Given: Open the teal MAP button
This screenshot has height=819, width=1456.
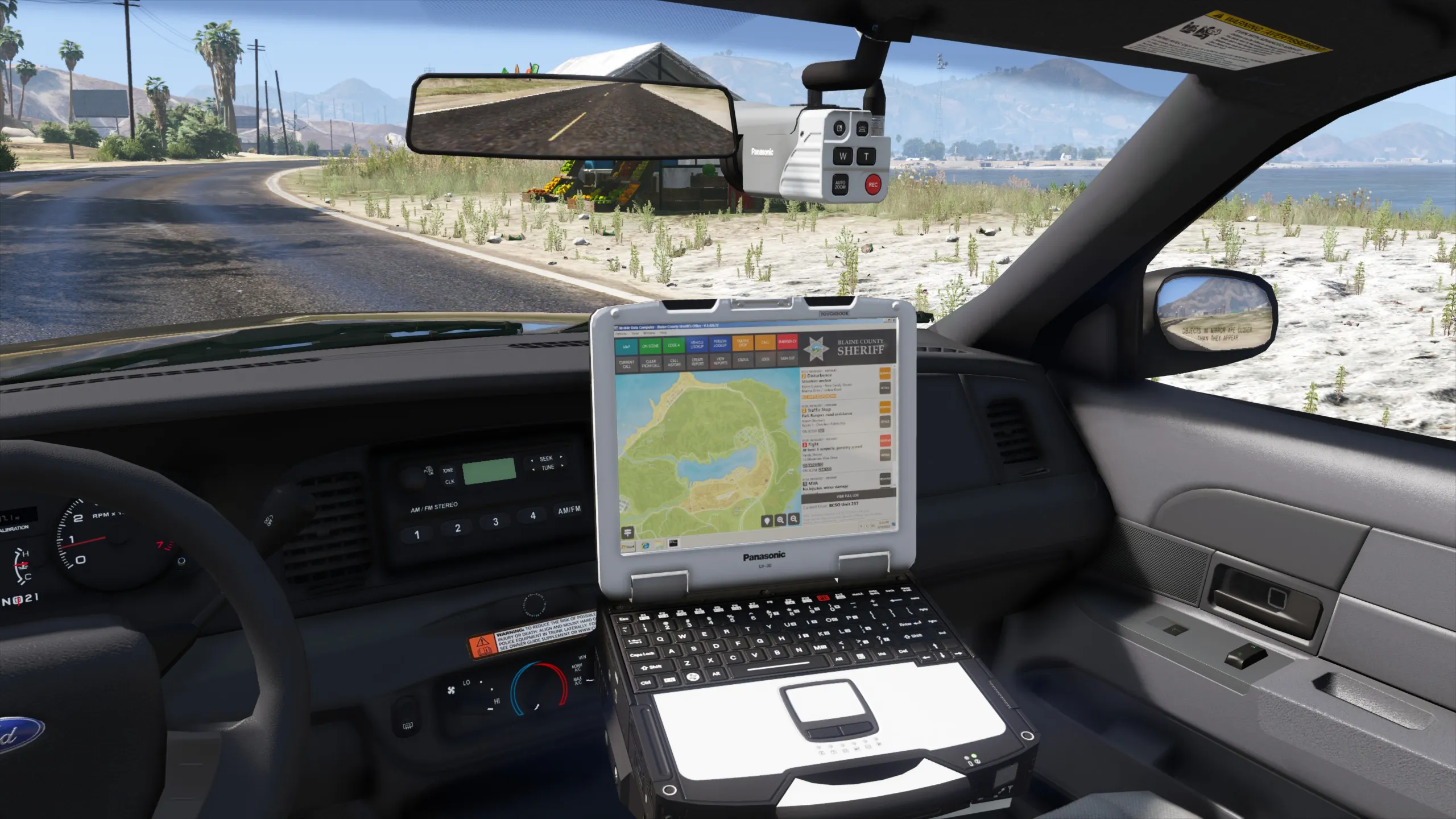Looking at the screenshot, I should pyautogui.click(x=626, y=346).
